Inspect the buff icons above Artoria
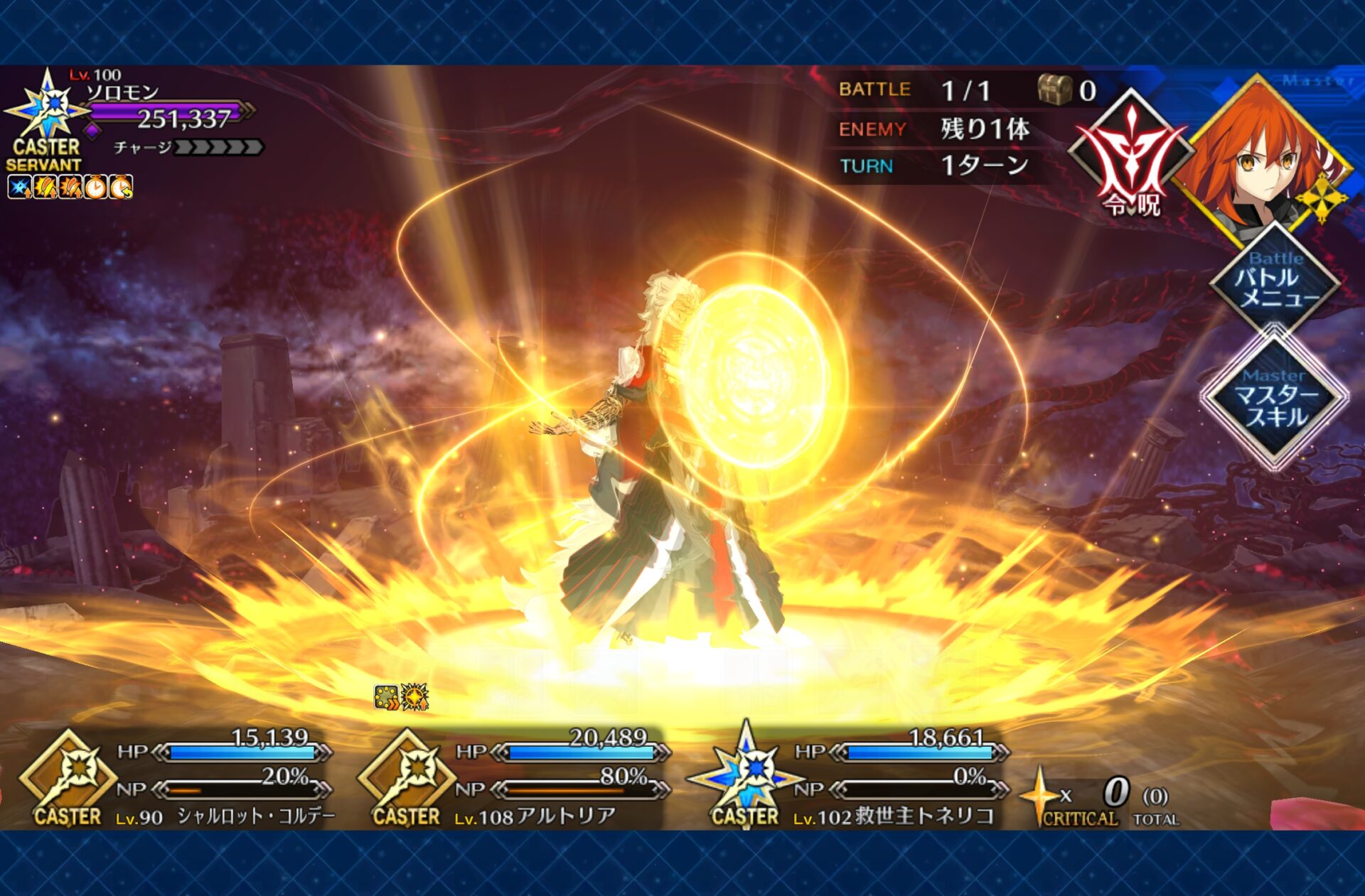Viewport: 1365px width, 896px height. [402, 697]
